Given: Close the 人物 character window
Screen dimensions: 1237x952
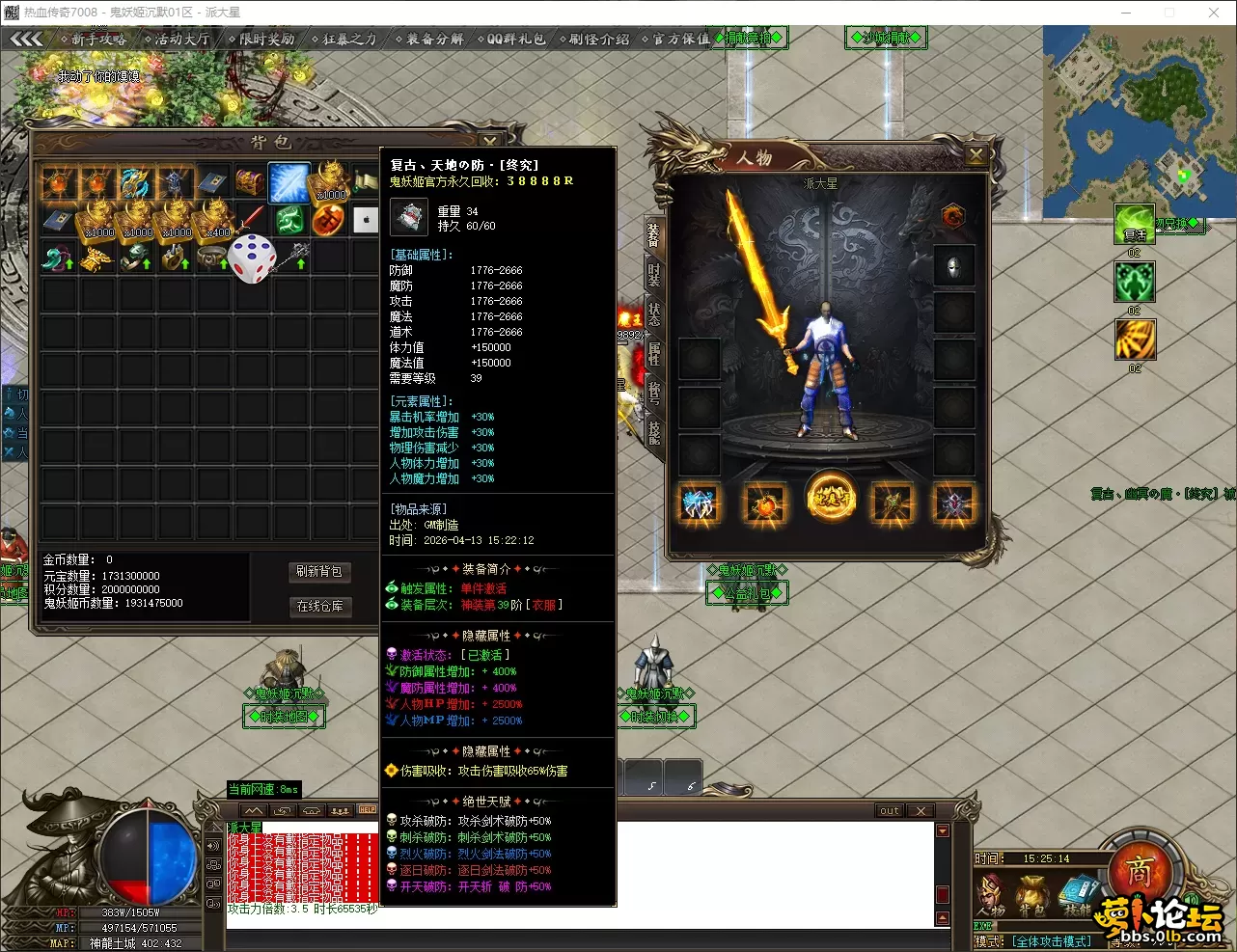Looking at the screenshot, I should click(976, 155).
